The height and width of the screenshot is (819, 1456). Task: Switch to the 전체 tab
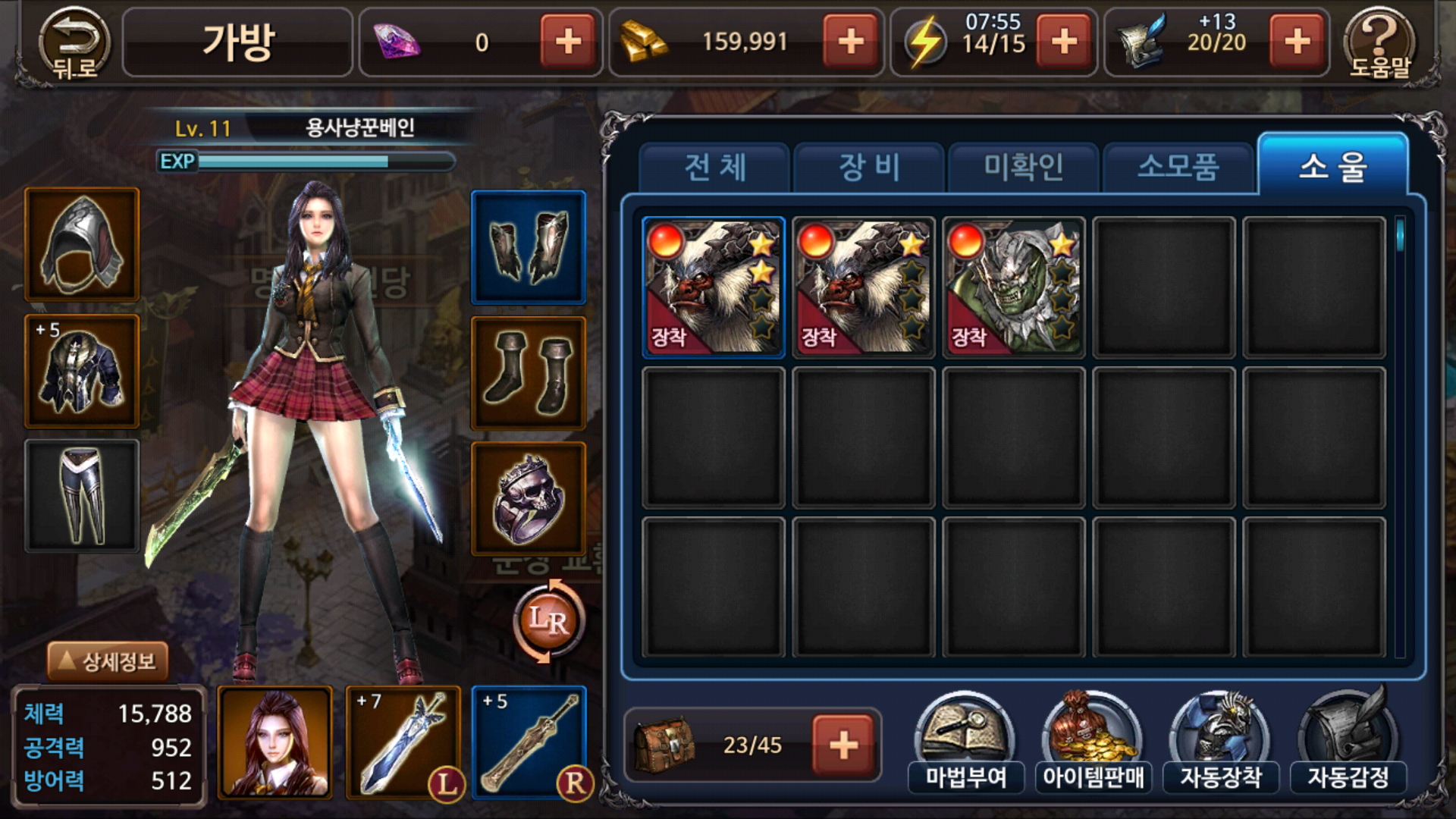(x=715, y=167)
